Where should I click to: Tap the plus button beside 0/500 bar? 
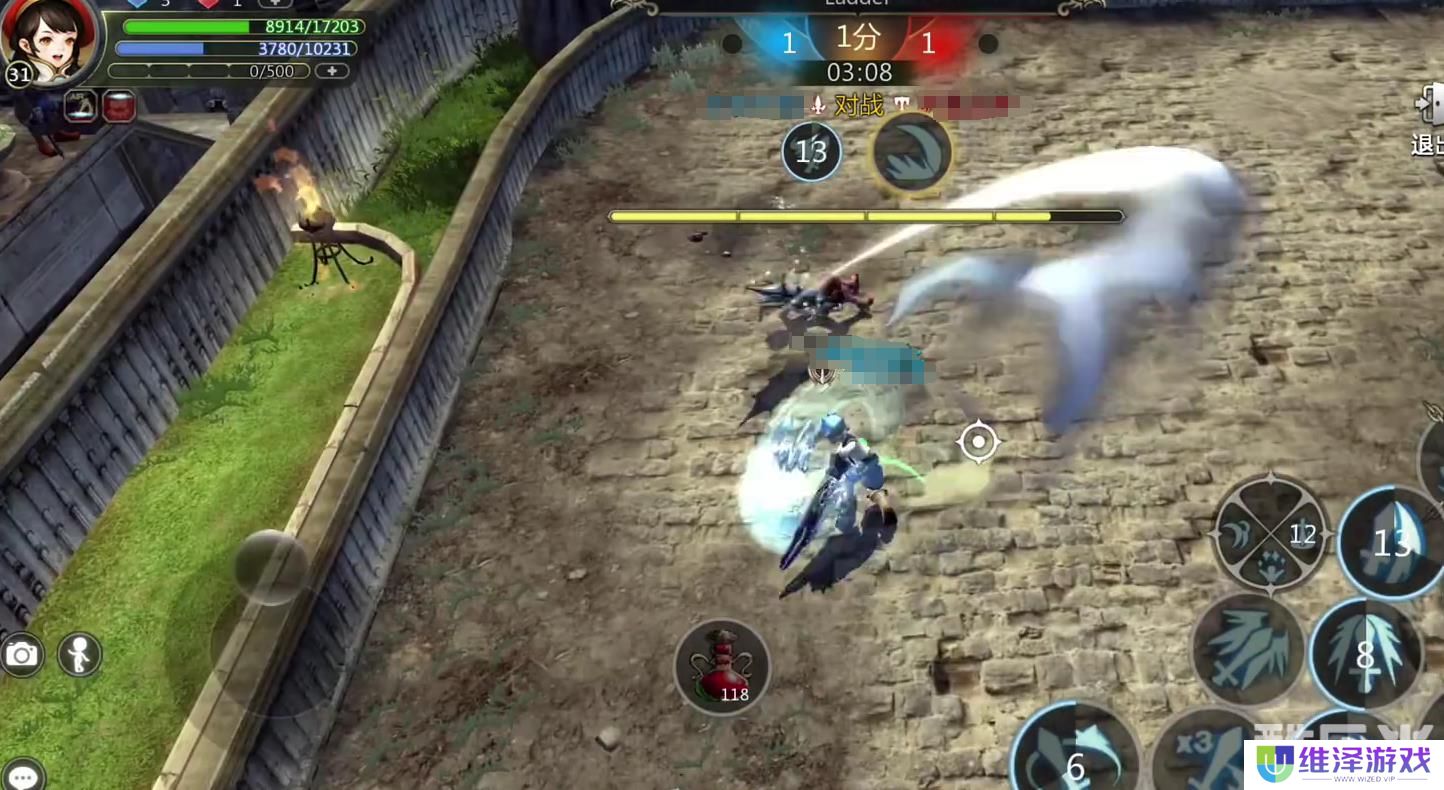tap(332, 71)
